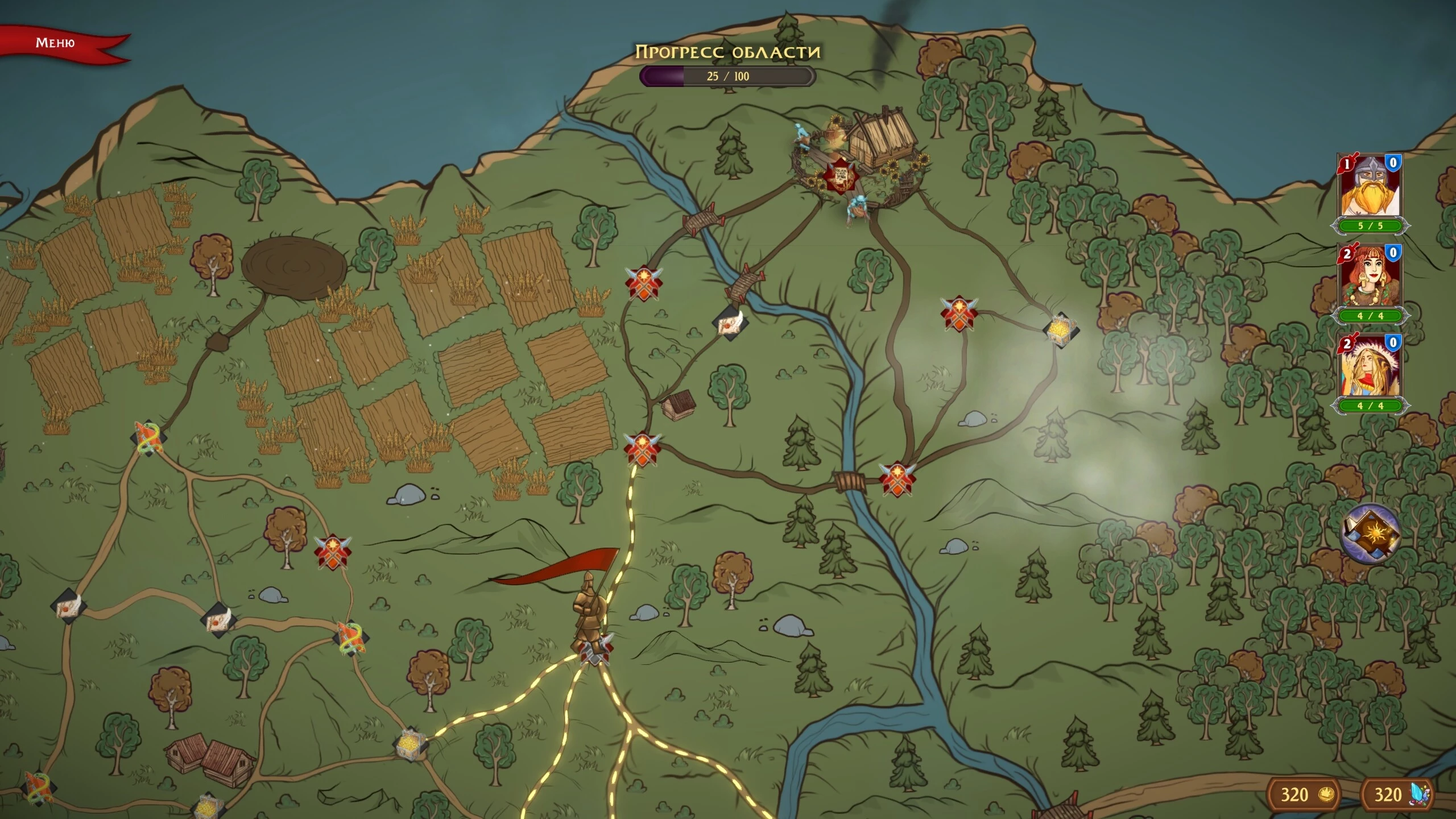
Task: Pick the treasure chest node in the fog
Action: (x=1060, y=330)
